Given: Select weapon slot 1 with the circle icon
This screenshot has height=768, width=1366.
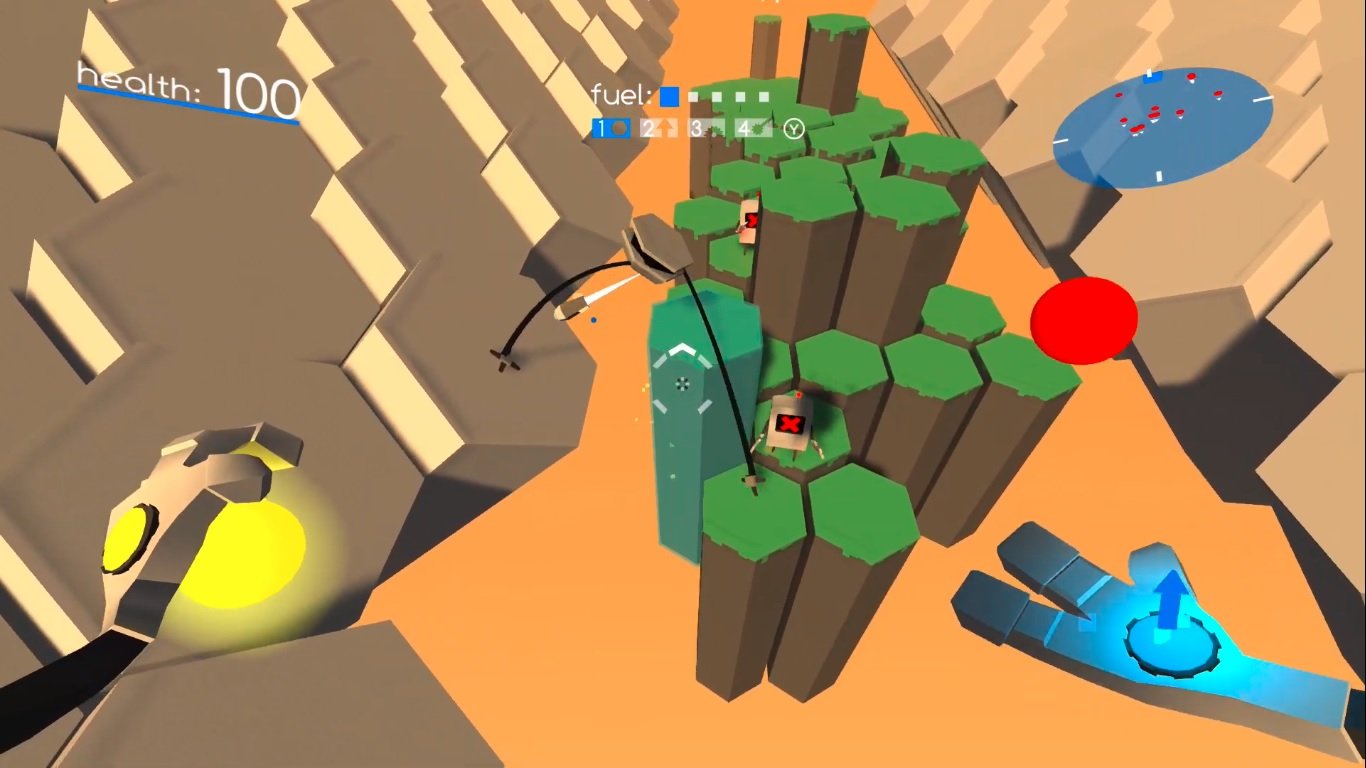Looking at the screenshot, I should [611, 128].
